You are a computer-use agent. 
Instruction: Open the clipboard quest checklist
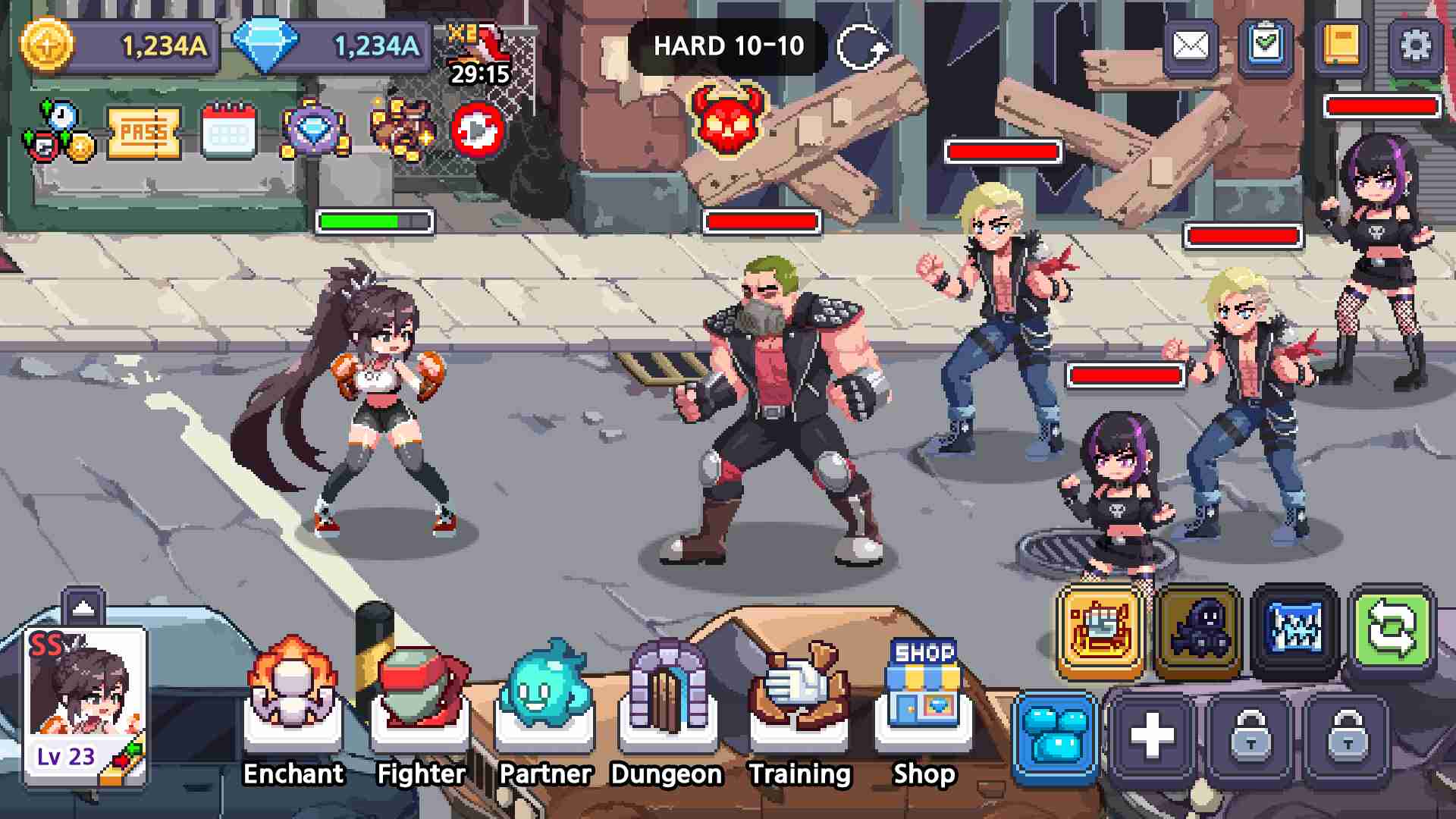coord(1266,46)
